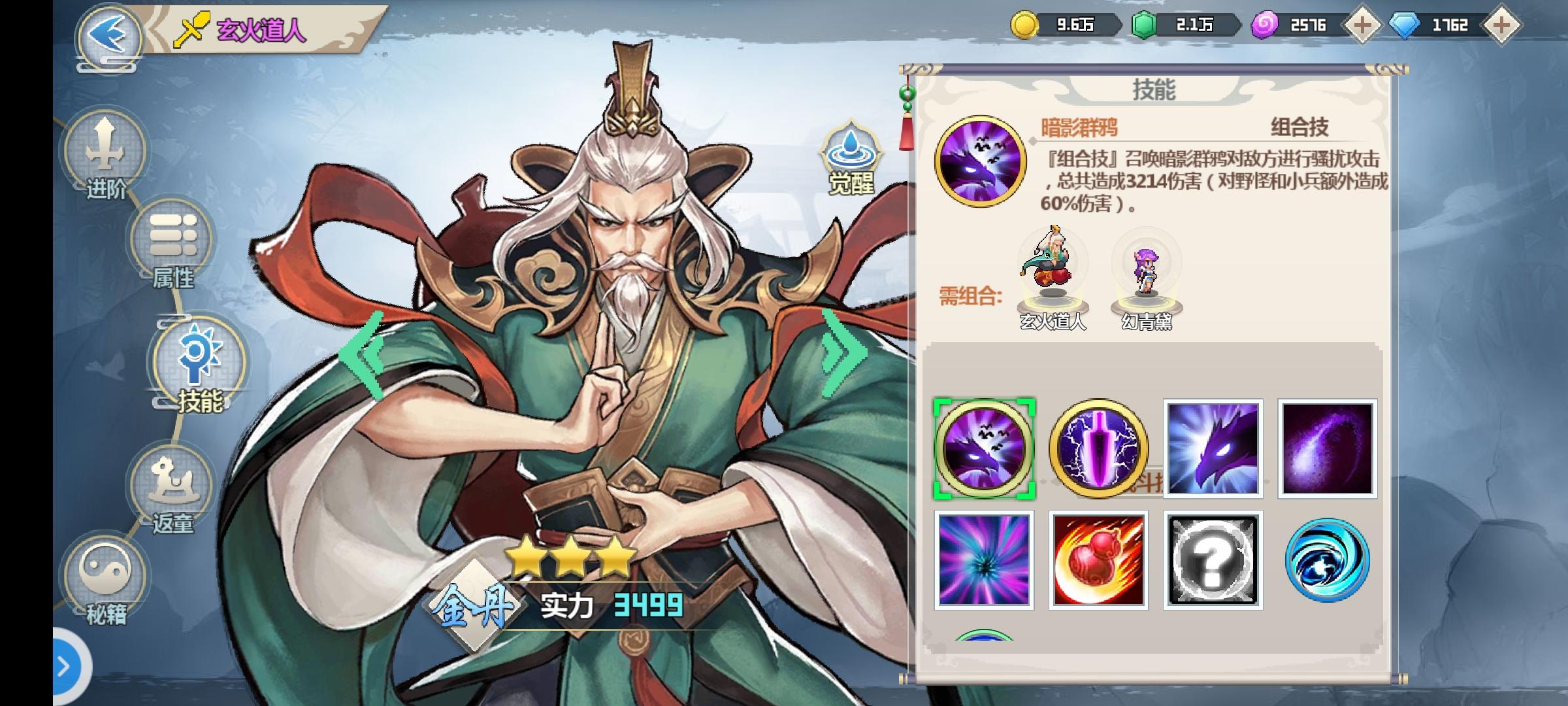Select the shadow dragon head skill icon
The width and height of the screenshot is (1568, 706).
1213,448
